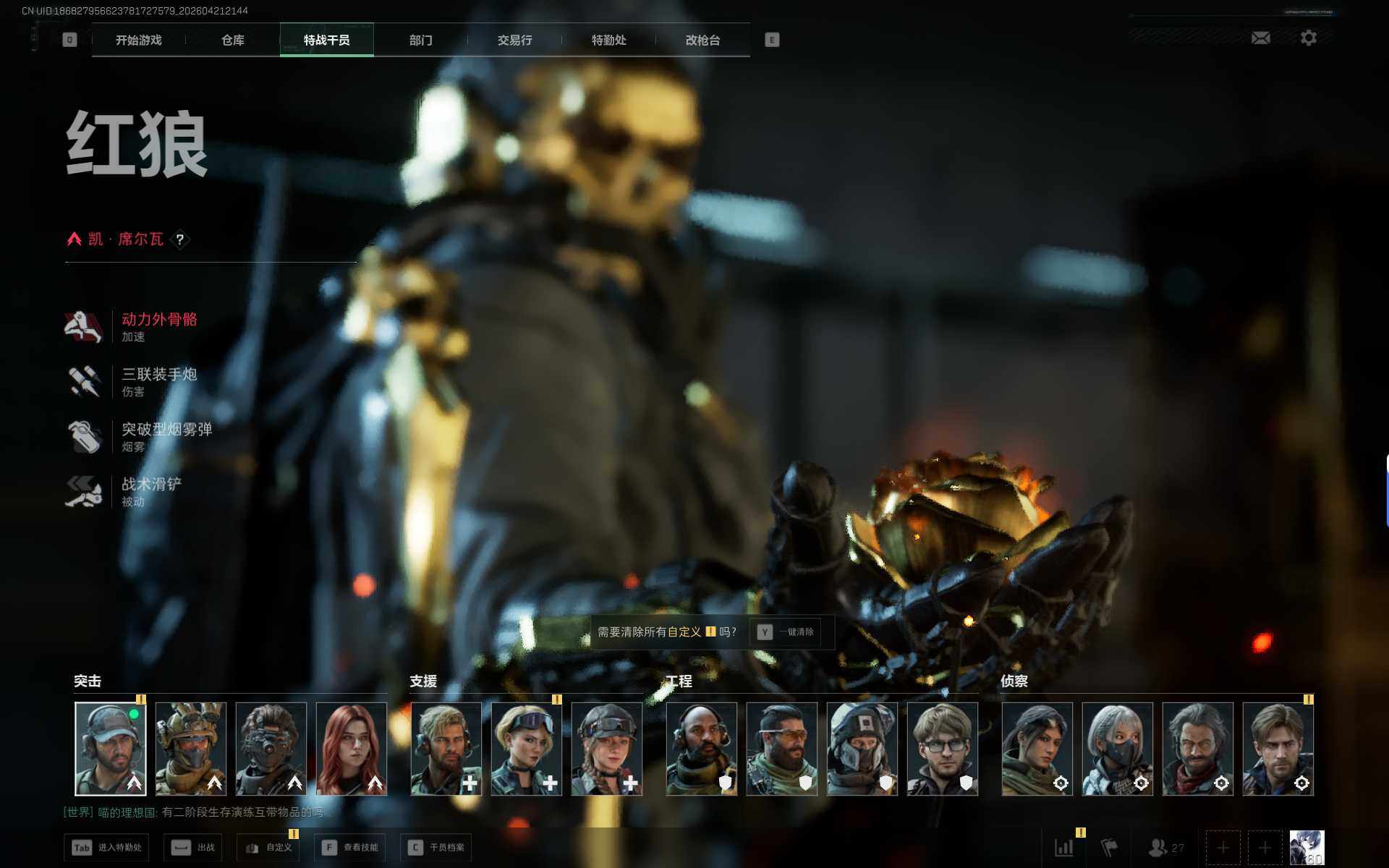1389x868 pixels.
Task: Switch to the 开始游戏 tab
Action: (138, 41)
